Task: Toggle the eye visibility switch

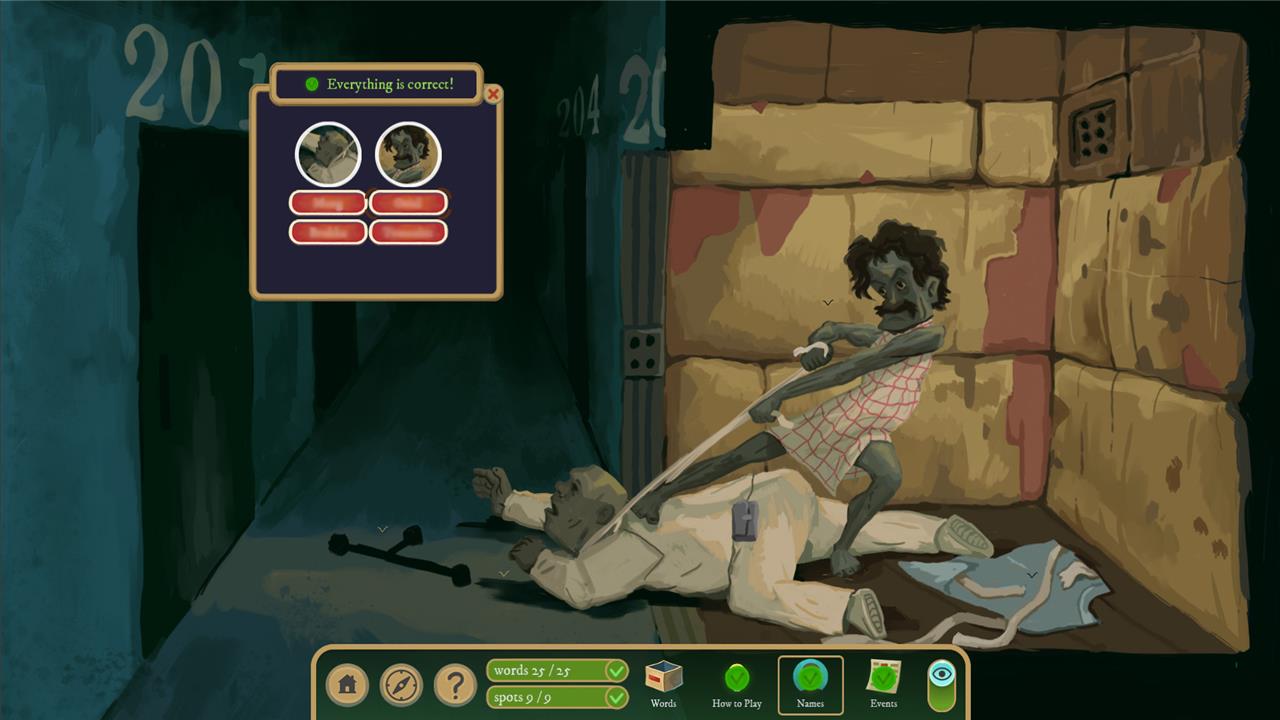Action: [941, 684]
